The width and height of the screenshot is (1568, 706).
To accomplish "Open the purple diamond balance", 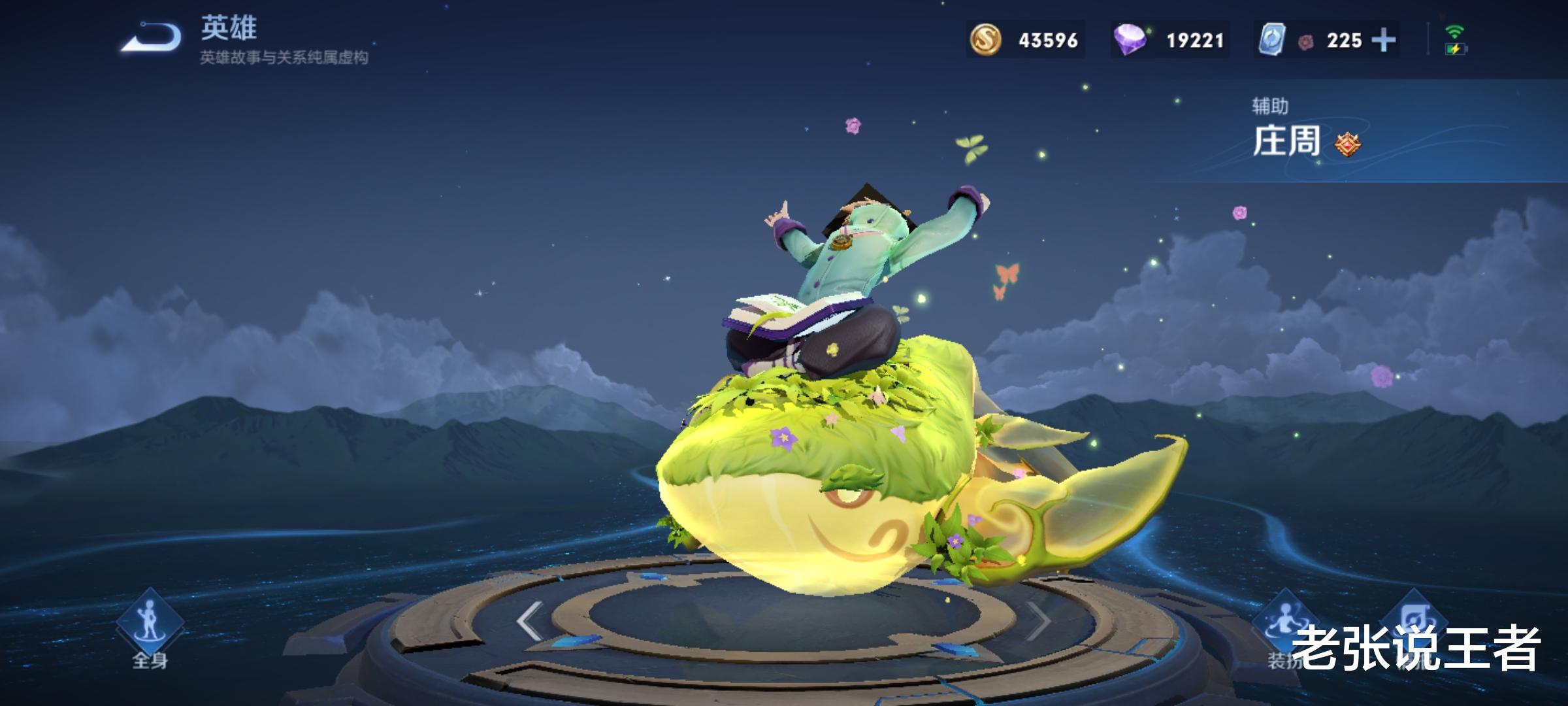I will (1169, 41).
